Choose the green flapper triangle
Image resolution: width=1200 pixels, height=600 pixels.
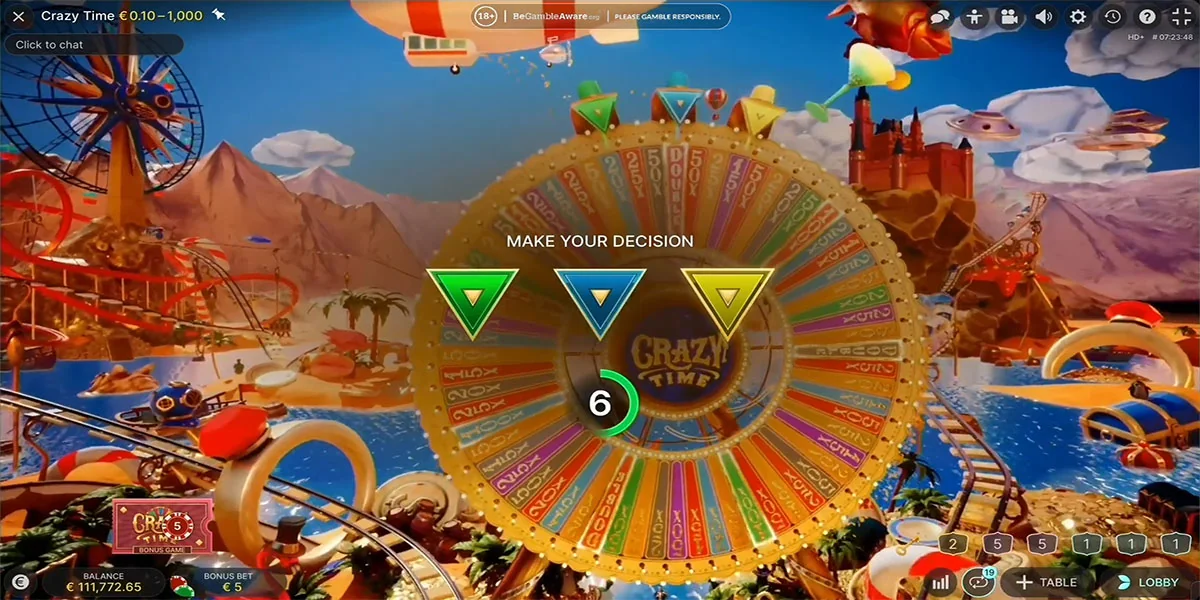[471, 297]
